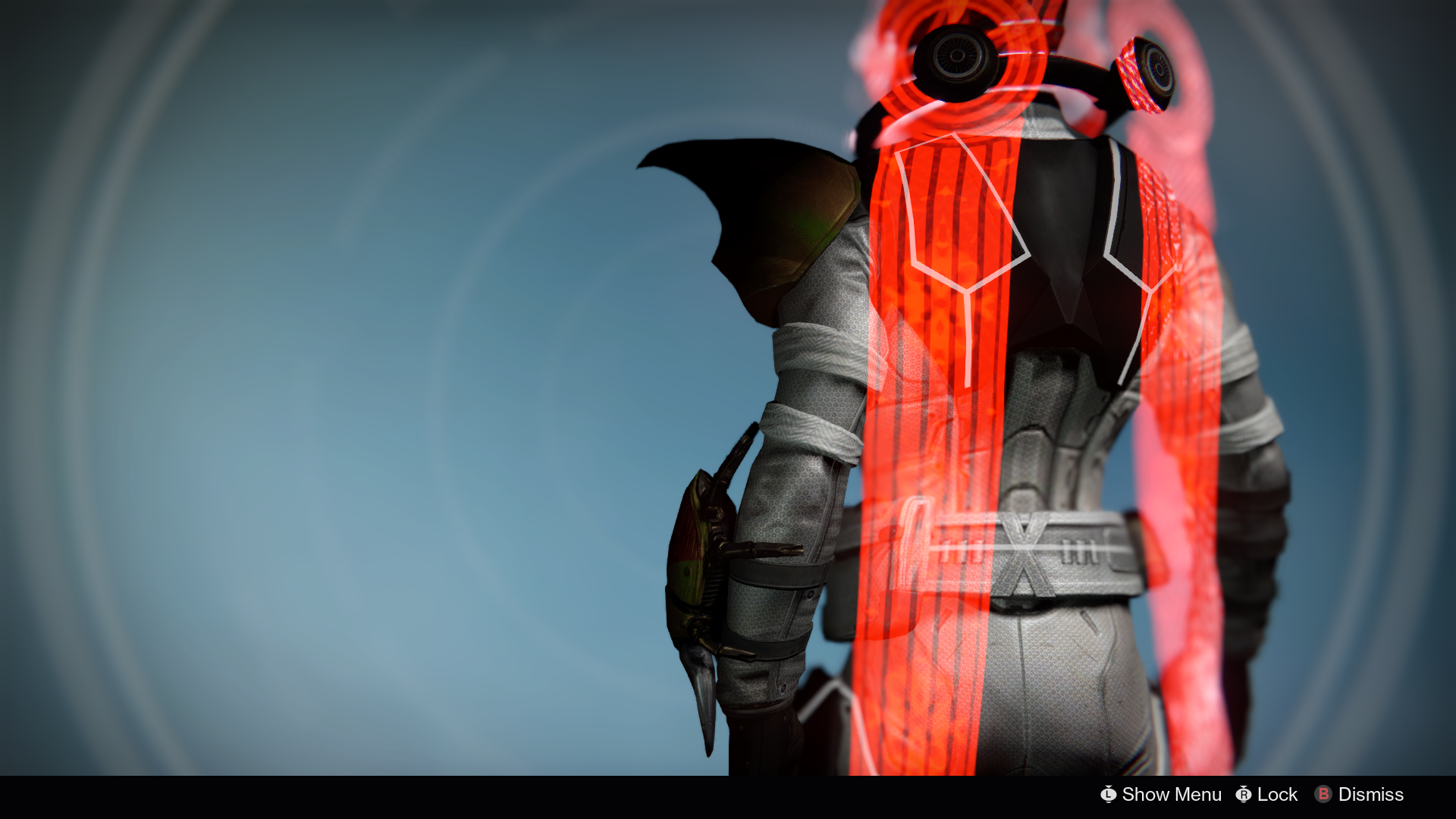The width and height of the screenshot is (1456, 819).
Task: Select the Show Menu entry
Action: tap(1170, 794)
